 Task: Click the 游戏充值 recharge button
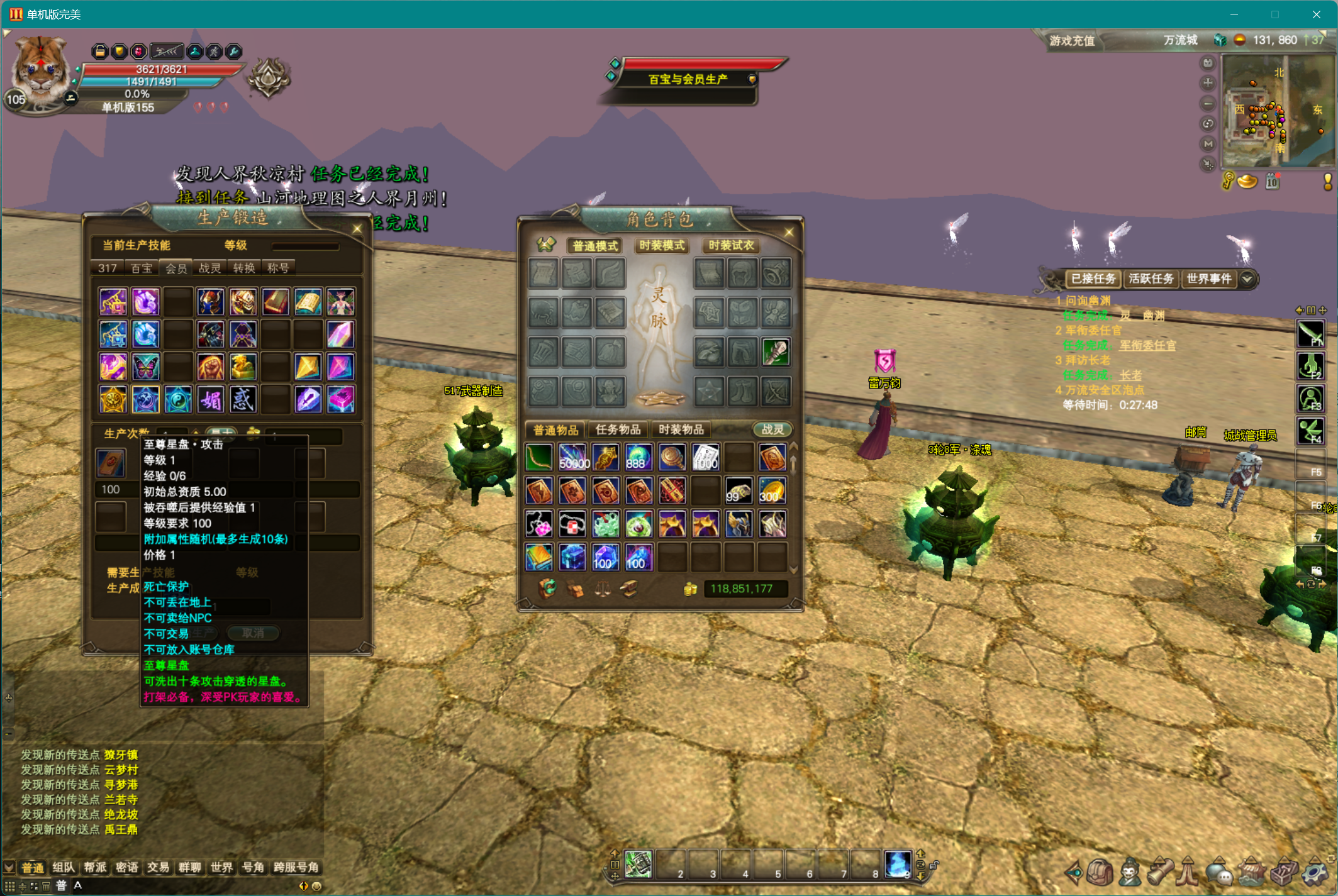(1072, 41)
